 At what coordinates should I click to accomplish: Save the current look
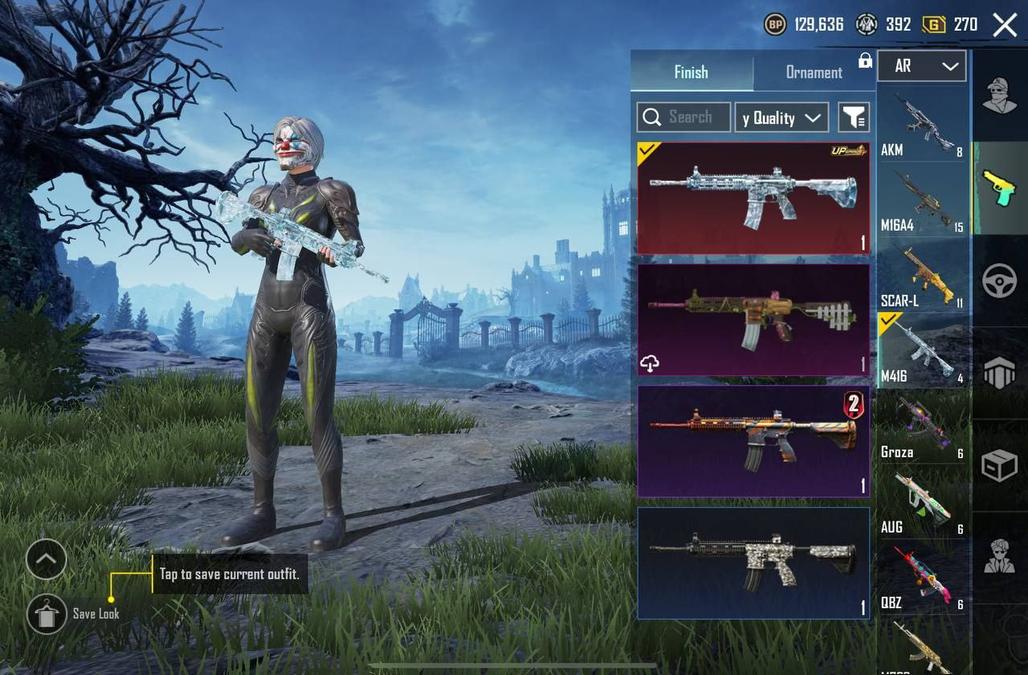point(47,614)
